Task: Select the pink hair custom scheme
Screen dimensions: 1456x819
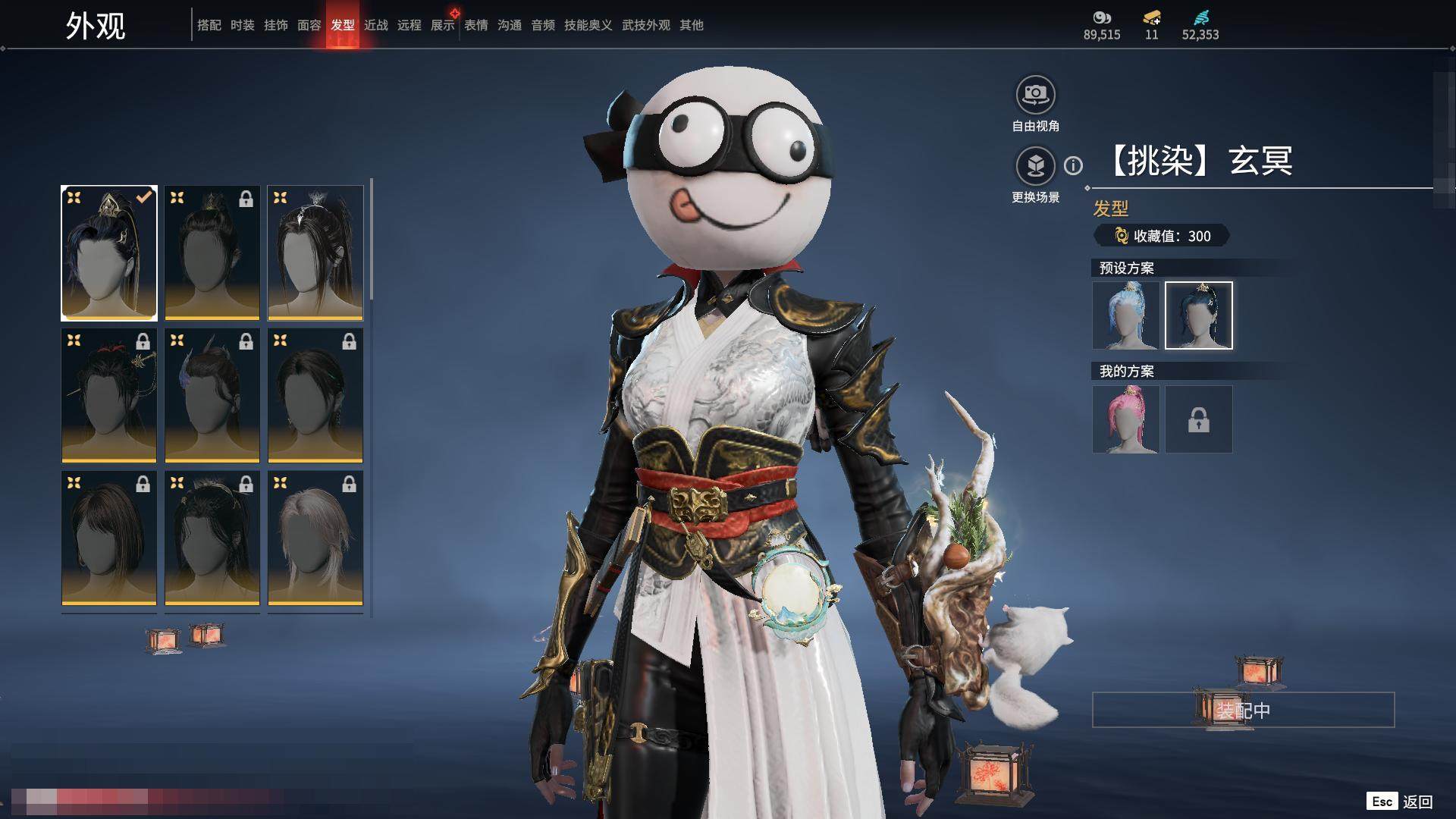Action: (x=1126, y=419)
